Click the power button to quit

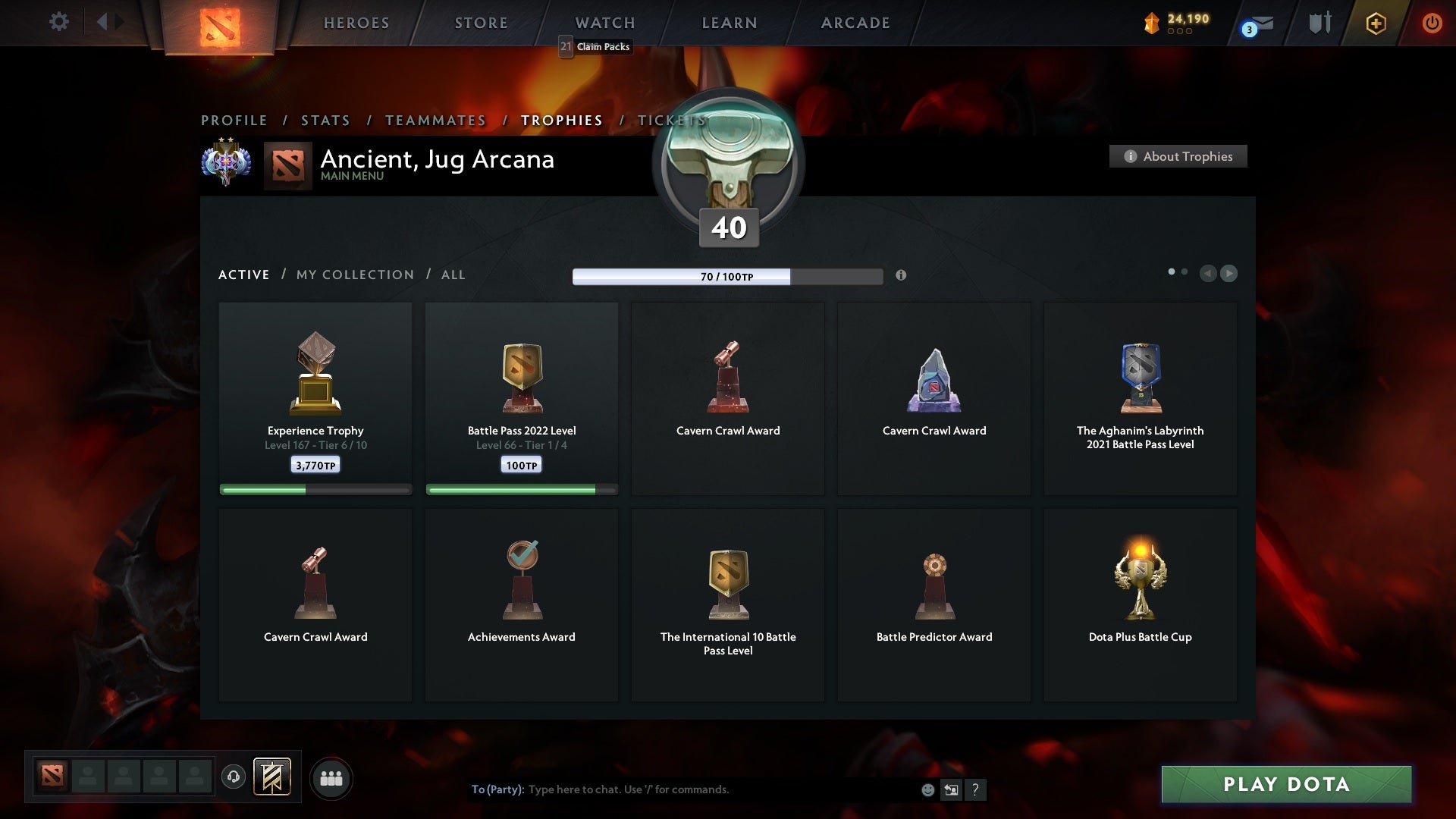(1432, 23)
